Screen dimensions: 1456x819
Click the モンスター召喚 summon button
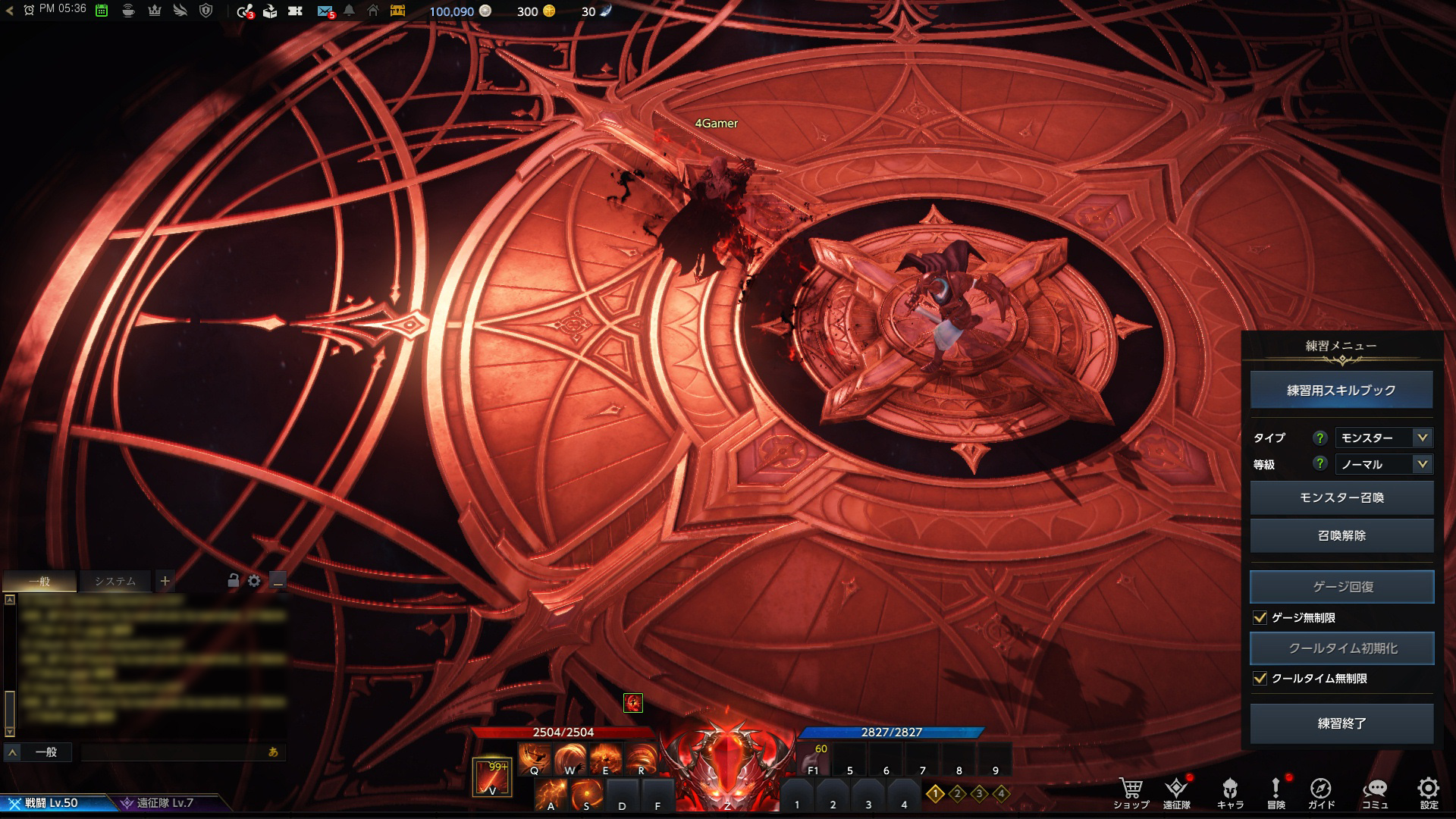click(1341, 497)
